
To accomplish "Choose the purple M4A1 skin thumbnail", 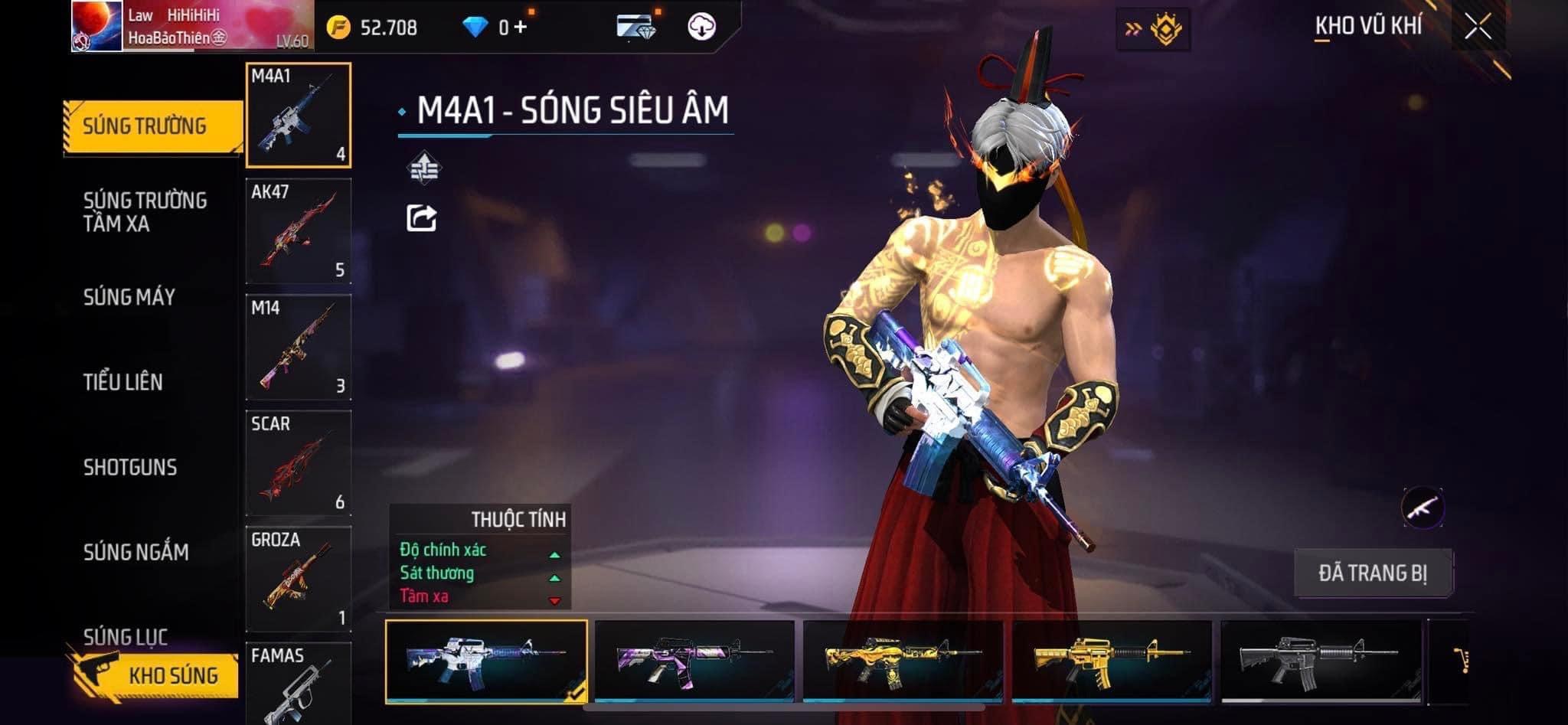I will 694,660.
